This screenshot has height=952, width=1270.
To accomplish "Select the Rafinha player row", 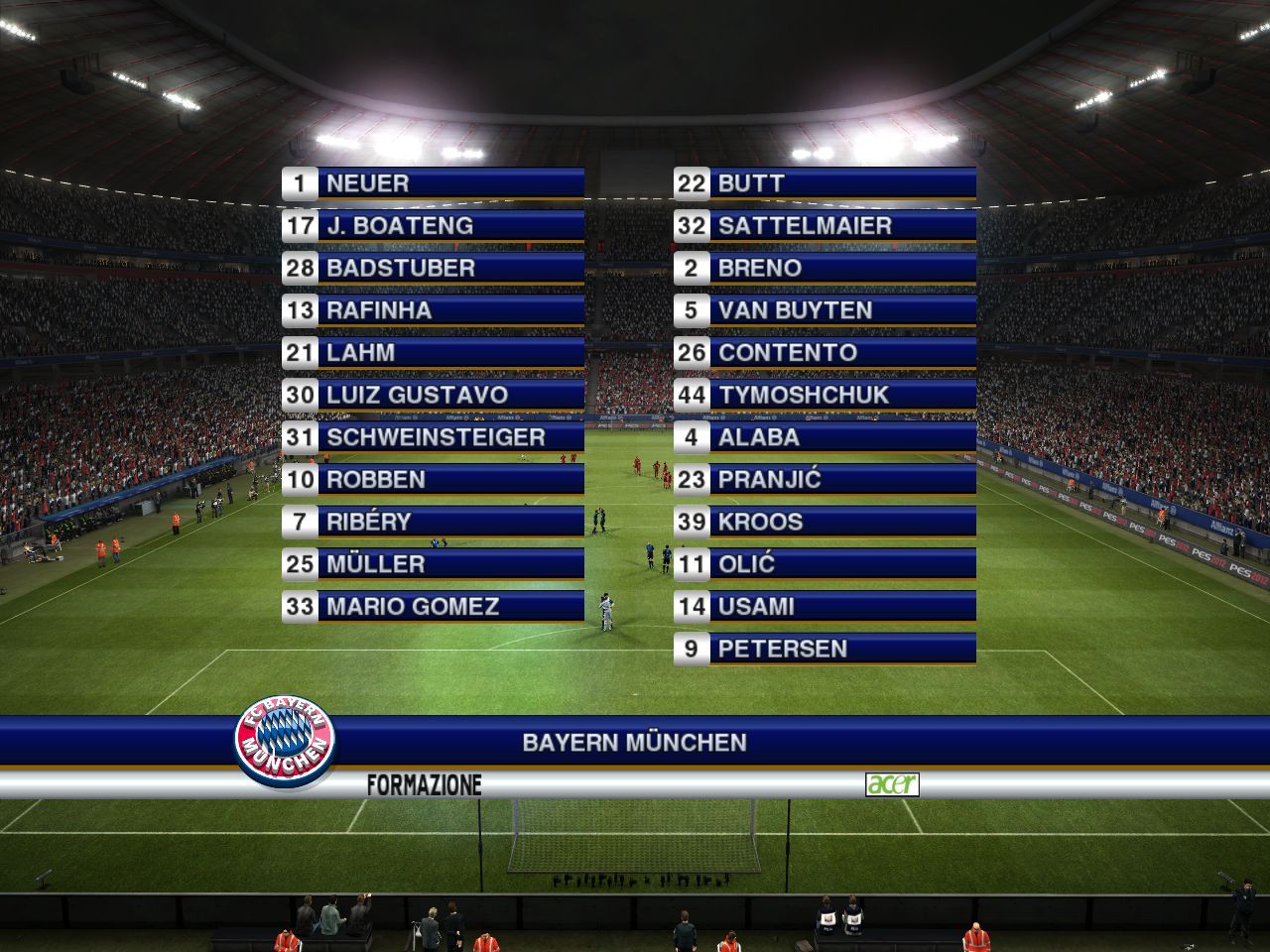I will click(434, 310).
